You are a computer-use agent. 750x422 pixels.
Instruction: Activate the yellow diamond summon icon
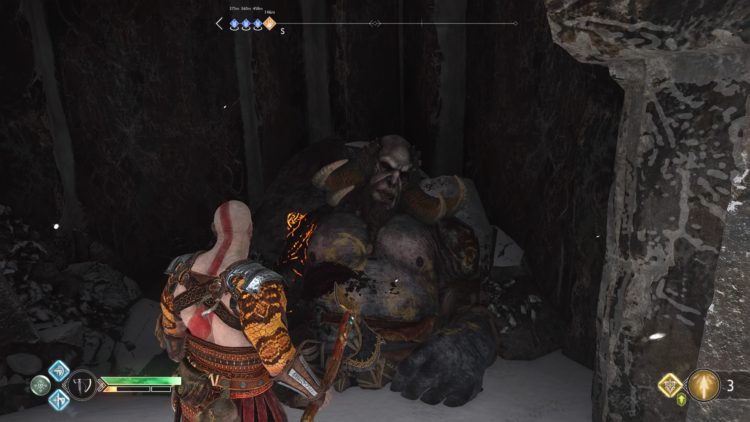coord(669,384)
